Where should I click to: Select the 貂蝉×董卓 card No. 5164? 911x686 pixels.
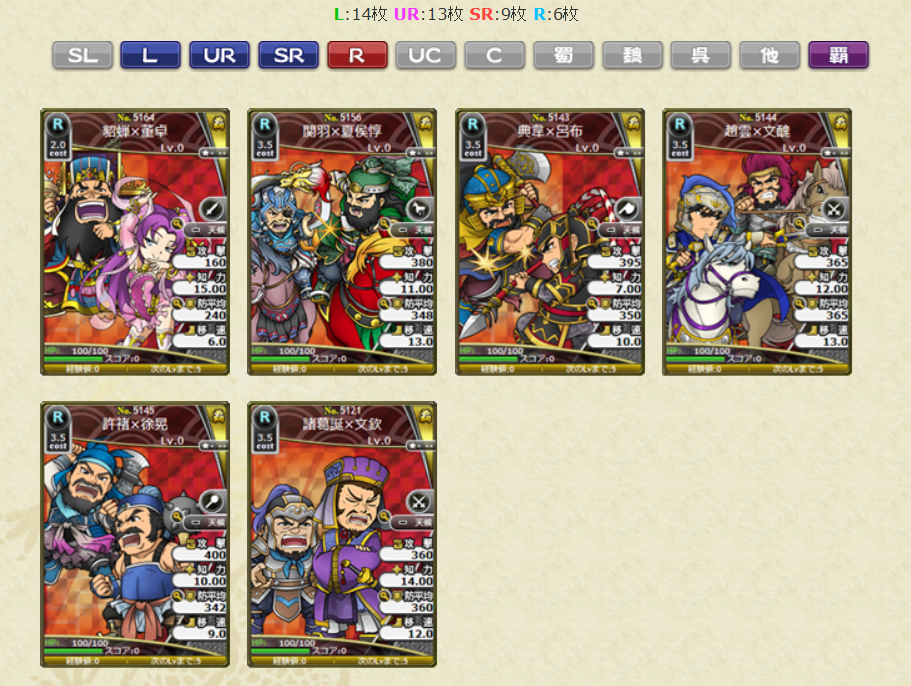(x=135, y=242)
